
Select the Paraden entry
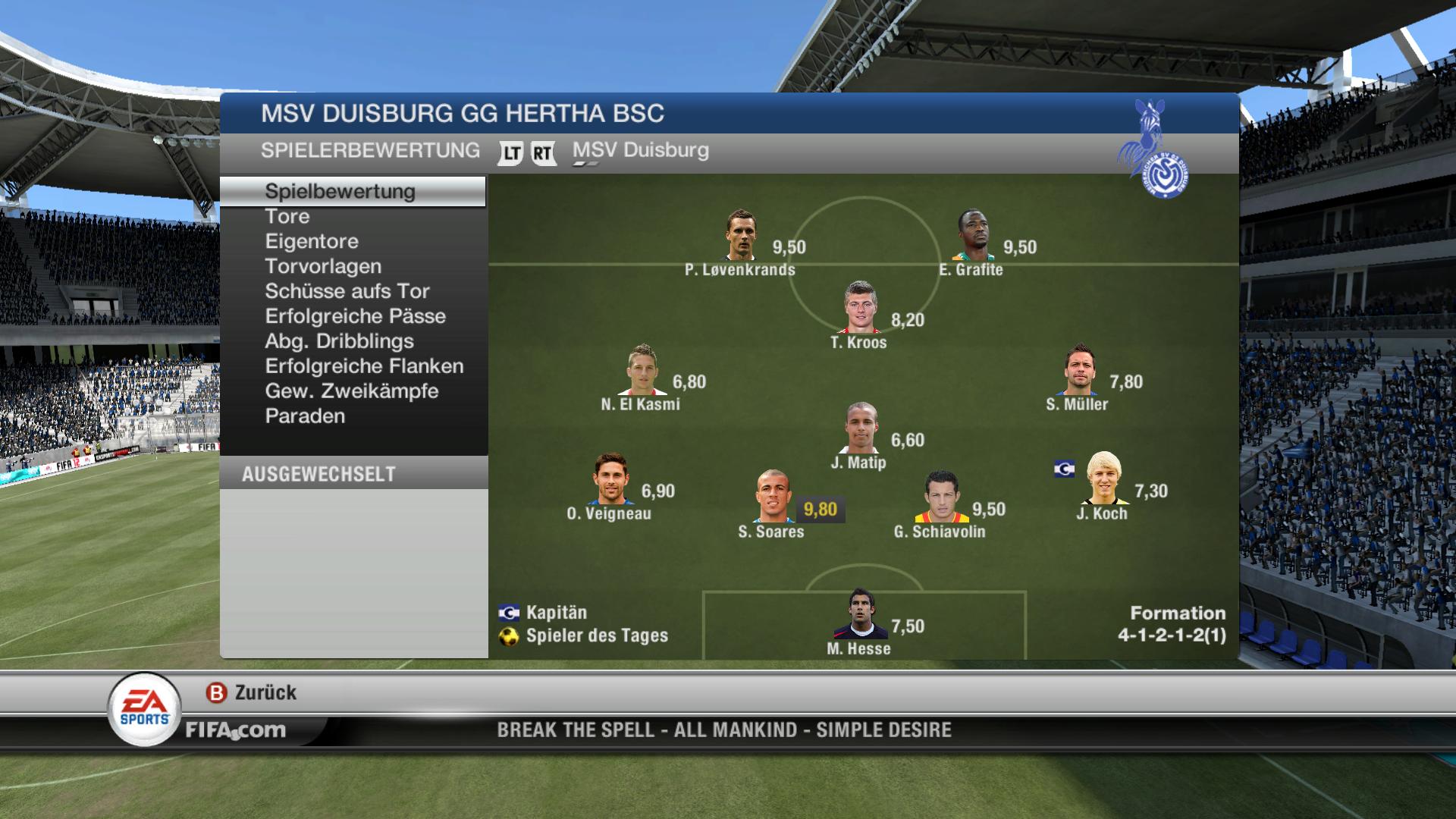pyautogui.click(x=305, y=417)
